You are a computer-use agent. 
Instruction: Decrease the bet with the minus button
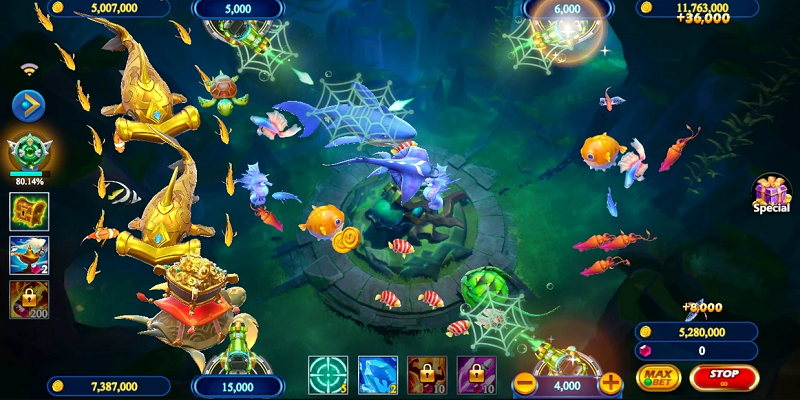click(x=525, y=383)
